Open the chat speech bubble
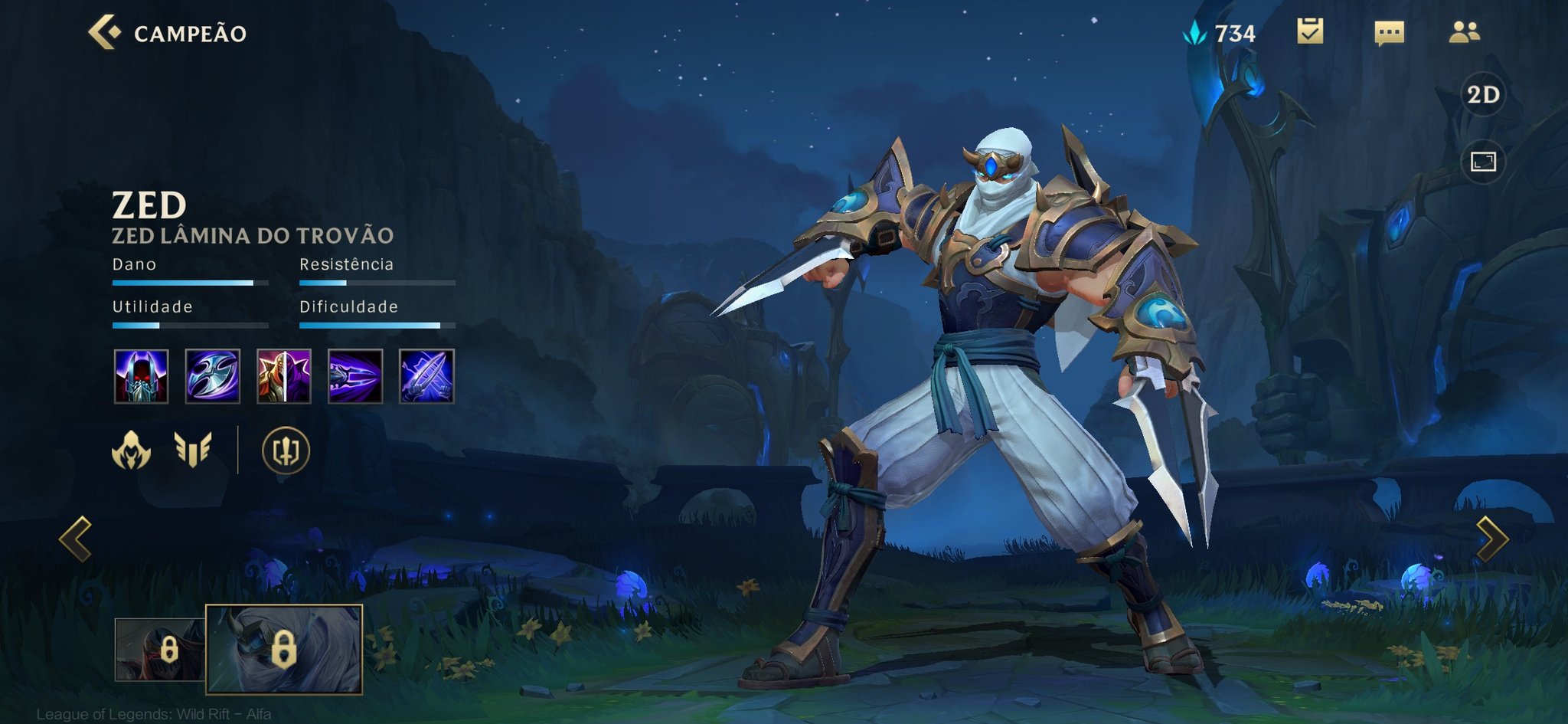This screenshot has height=724, width=1568. click(1389, 32)
